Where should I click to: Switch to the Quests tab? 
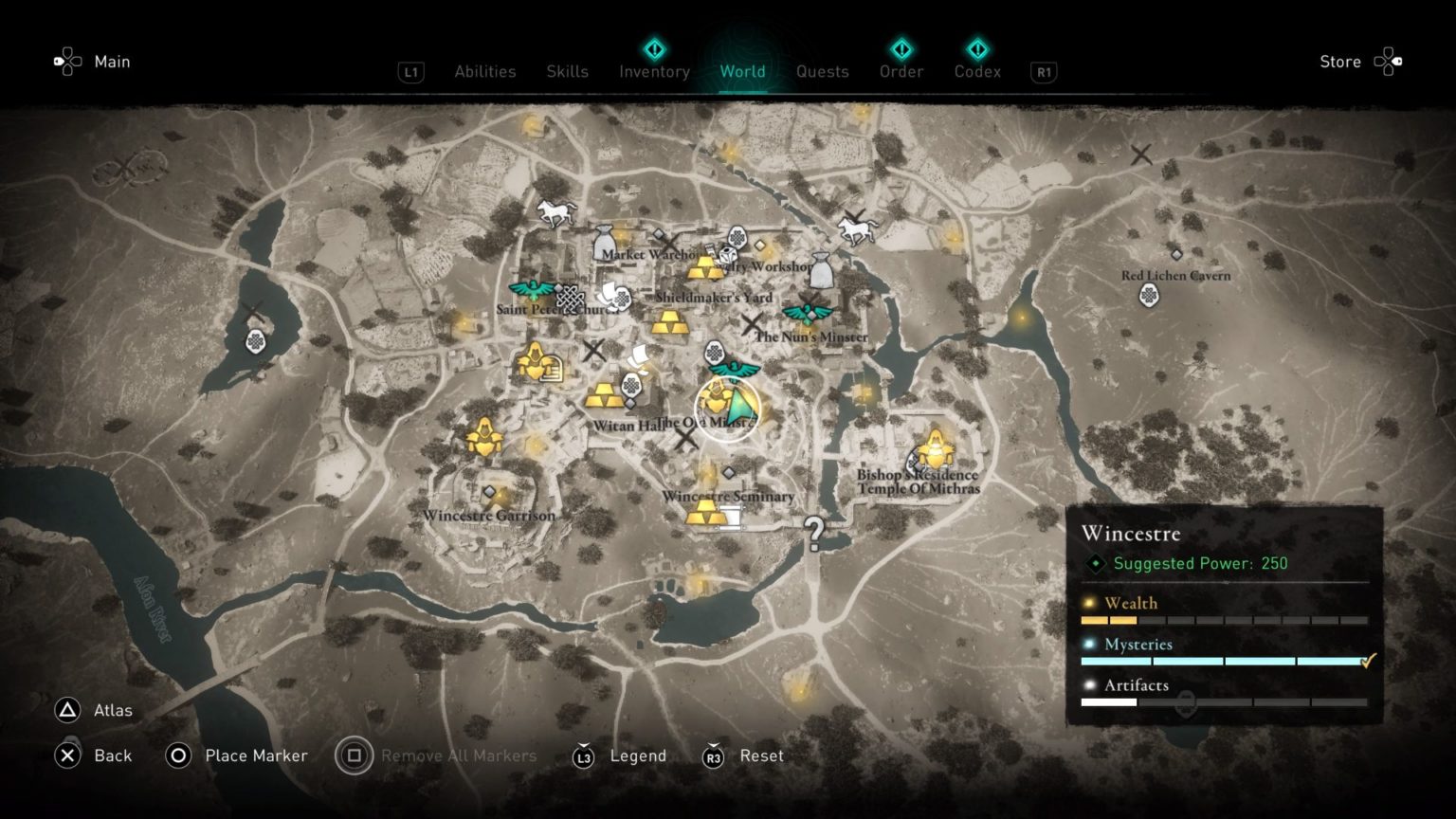[822, 71]
